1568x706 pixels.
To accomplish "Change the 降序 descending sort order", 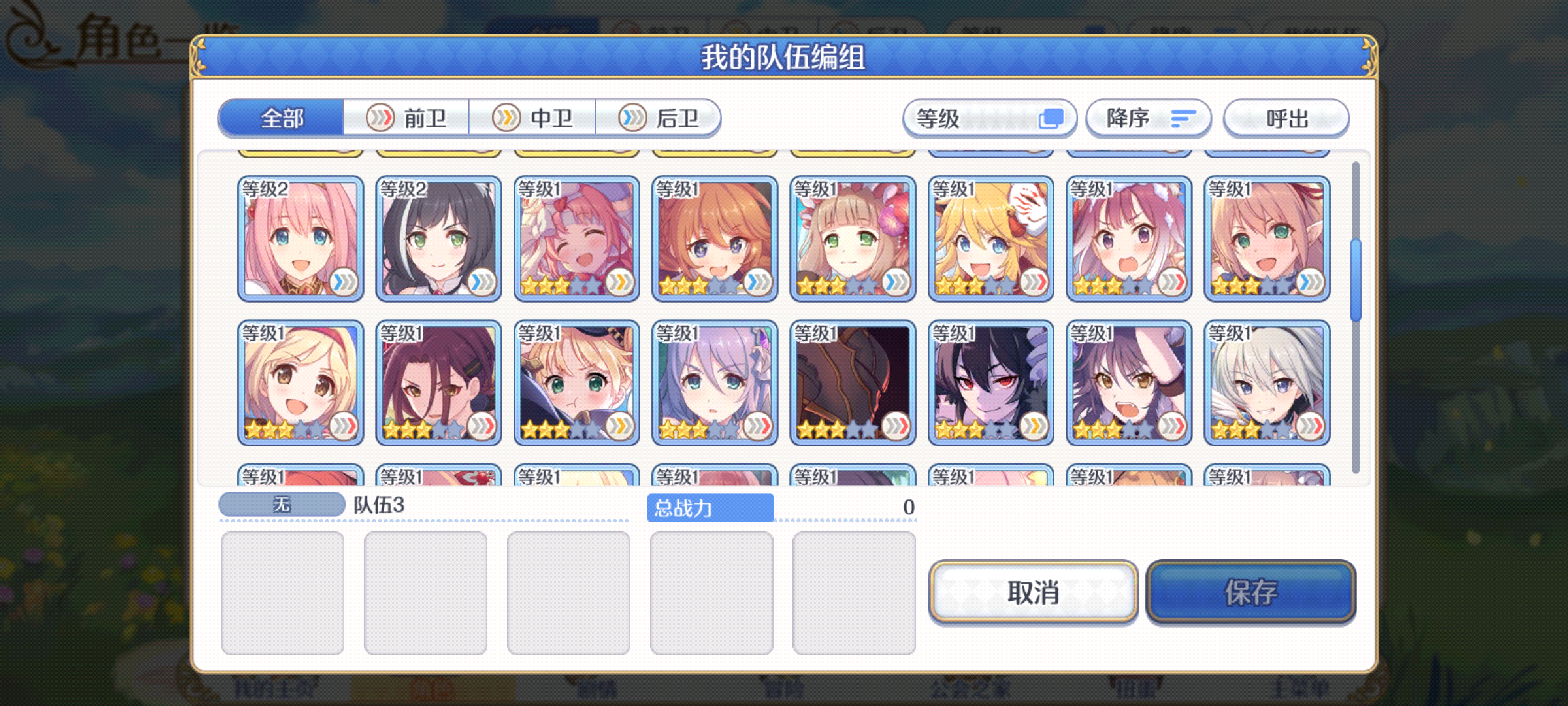I will coord(1148,118).
